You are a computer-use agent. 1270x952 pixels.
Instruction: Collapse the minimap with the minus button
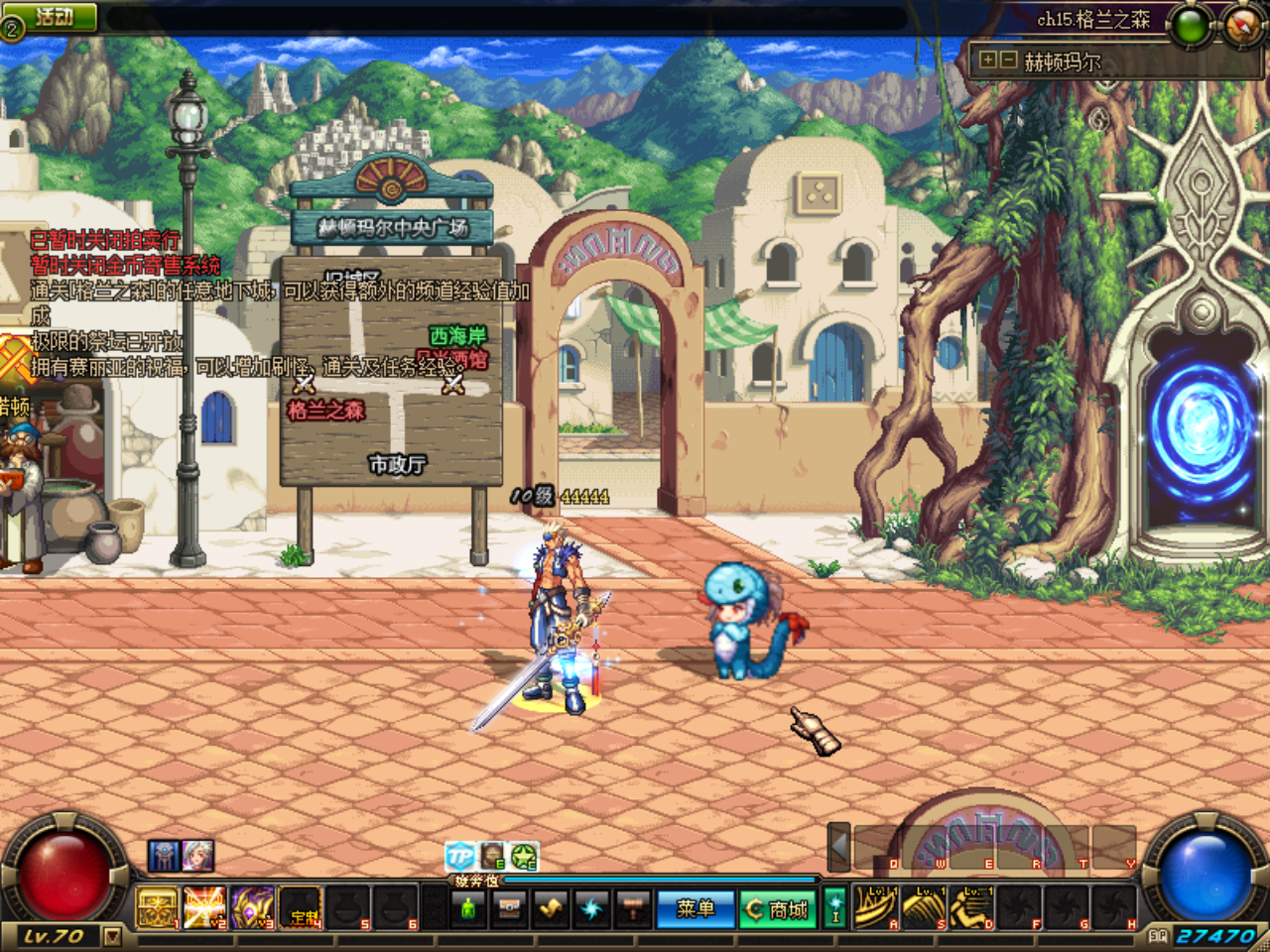(x=1007, y=59)
